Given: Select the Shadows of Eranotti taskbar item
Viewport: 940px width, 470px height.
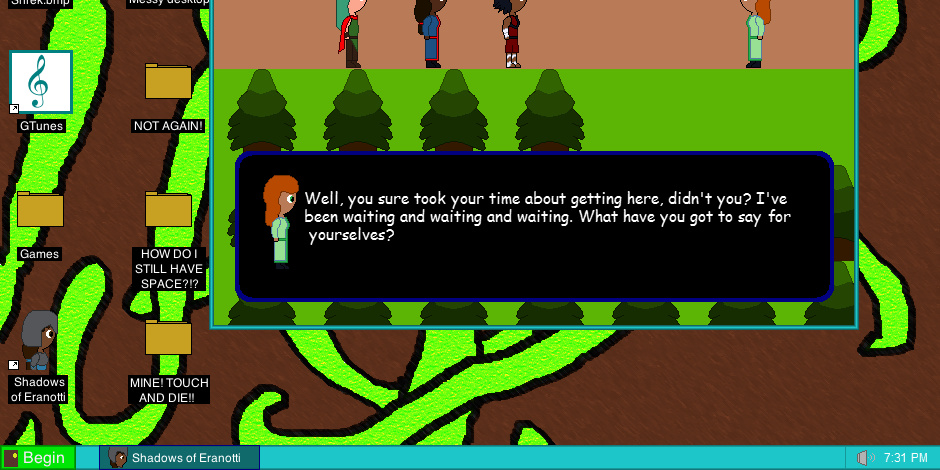Looking at the screenshot, I should 180,458.
